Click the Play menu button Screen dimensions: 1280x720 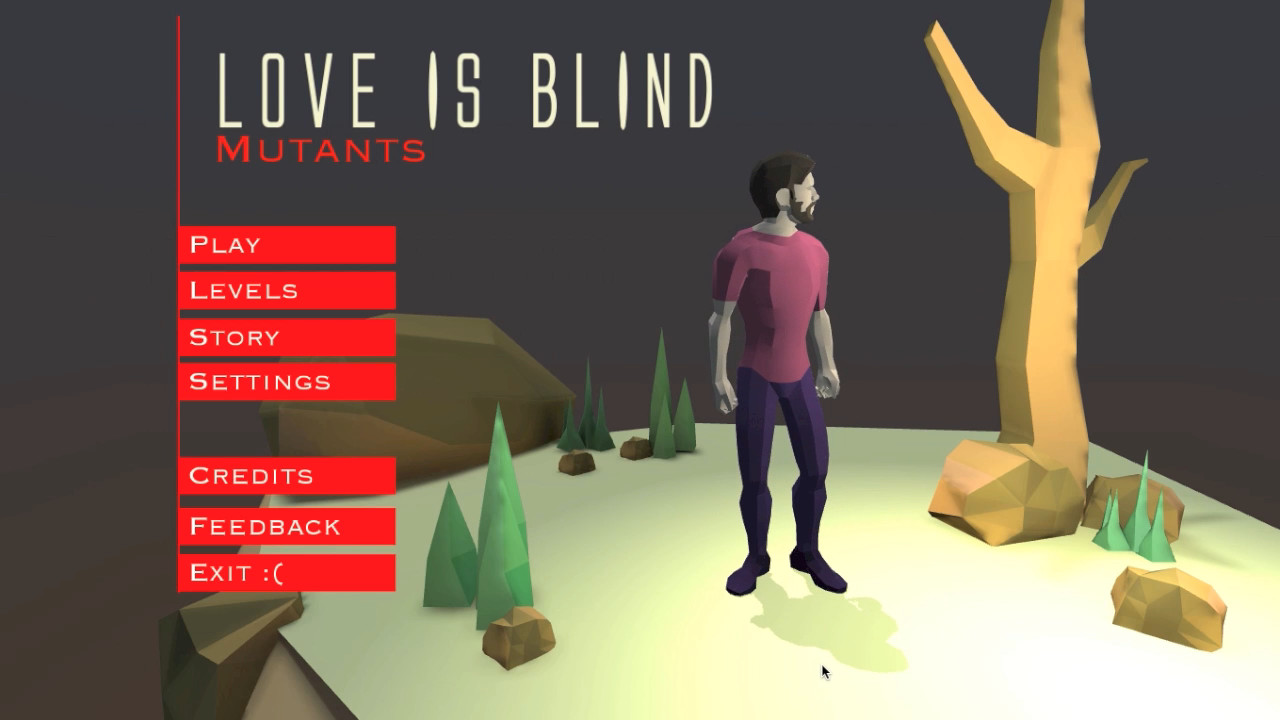click(x=287, y=243)
